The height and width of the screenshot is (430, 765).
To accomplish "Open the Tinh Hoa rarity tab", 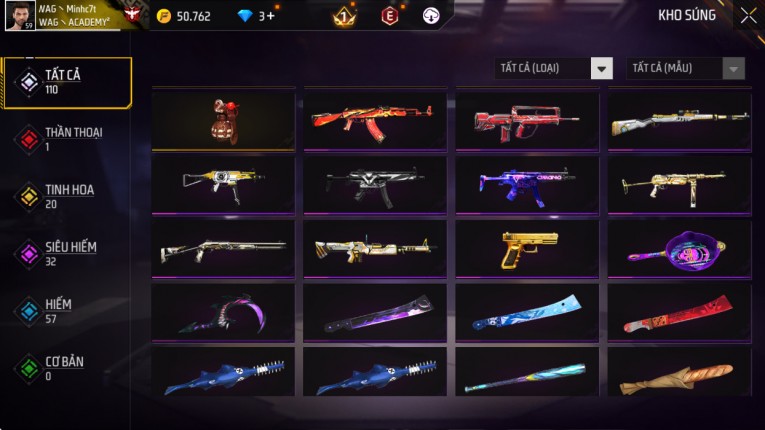I will [x=66, y=196].
